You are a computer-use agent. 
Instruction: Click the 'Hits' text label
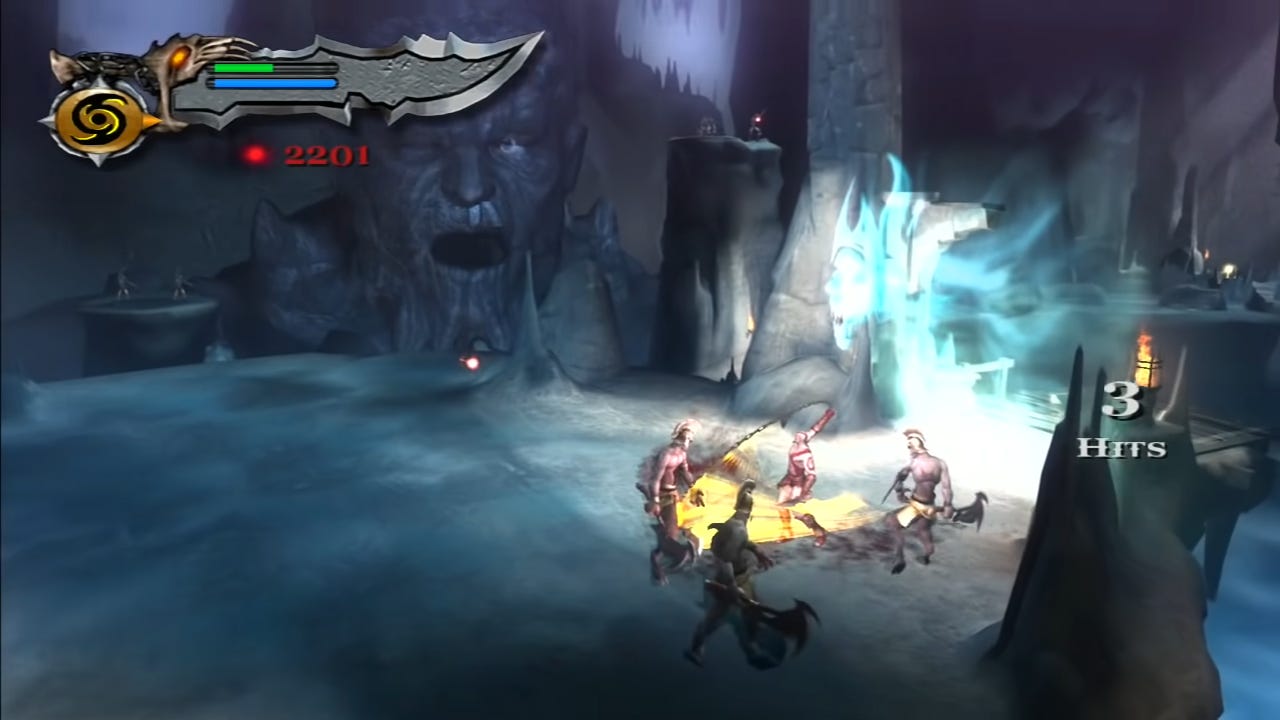tap(1122, 448)
